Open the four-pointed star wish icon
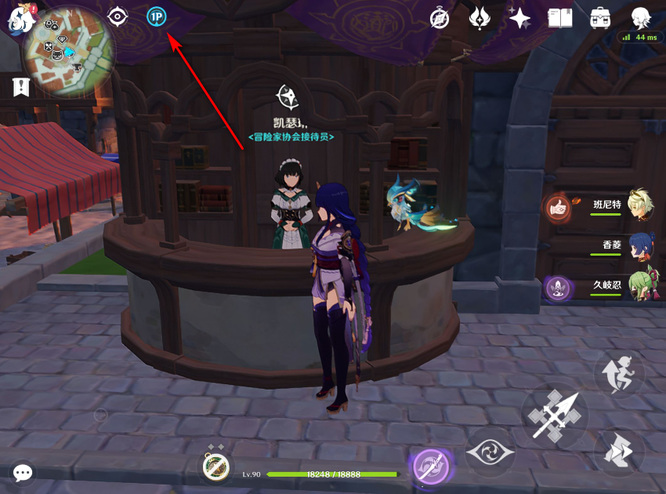 [519, 18]
